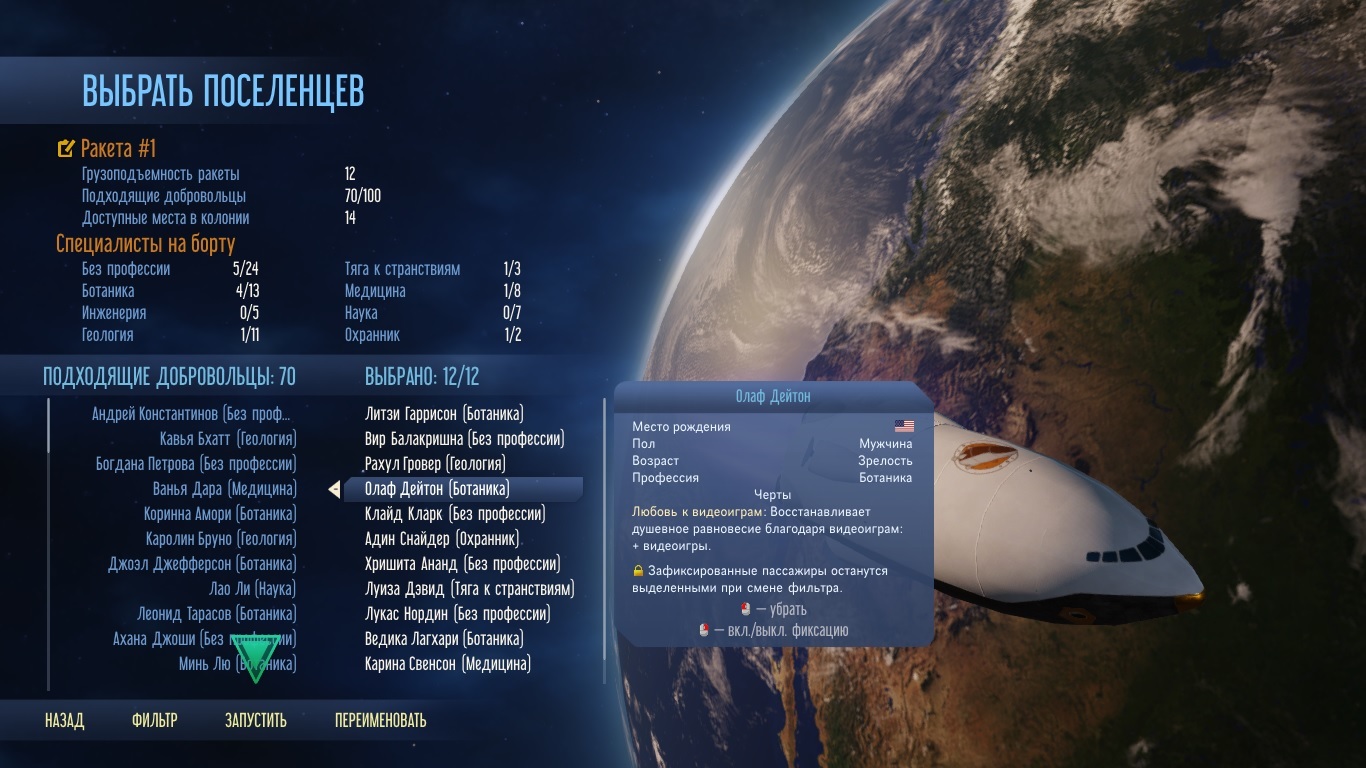Launch the rocket with ЗАПУСТИТЬ

click(x=256, y=720)
